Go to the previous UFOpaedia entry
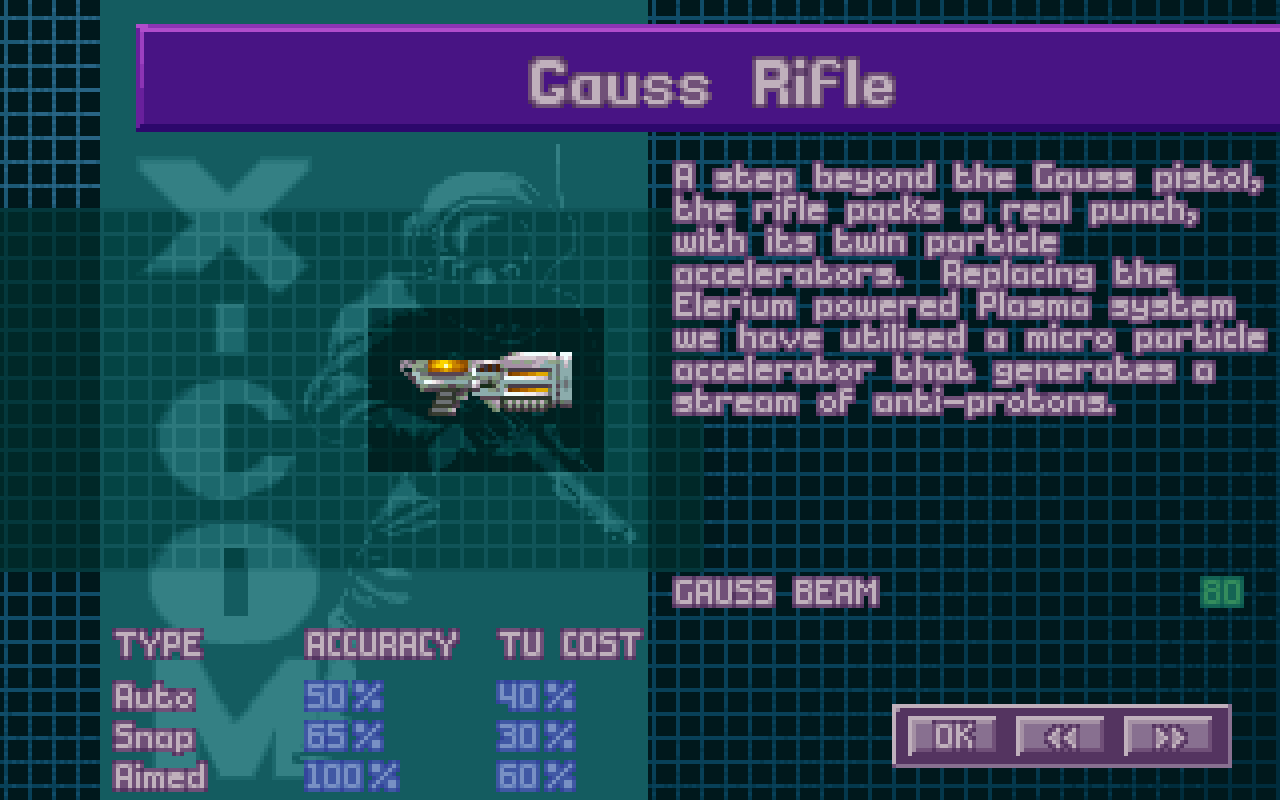The width and height of the screenshot is (1280, 800). (x=1060, y=736)
